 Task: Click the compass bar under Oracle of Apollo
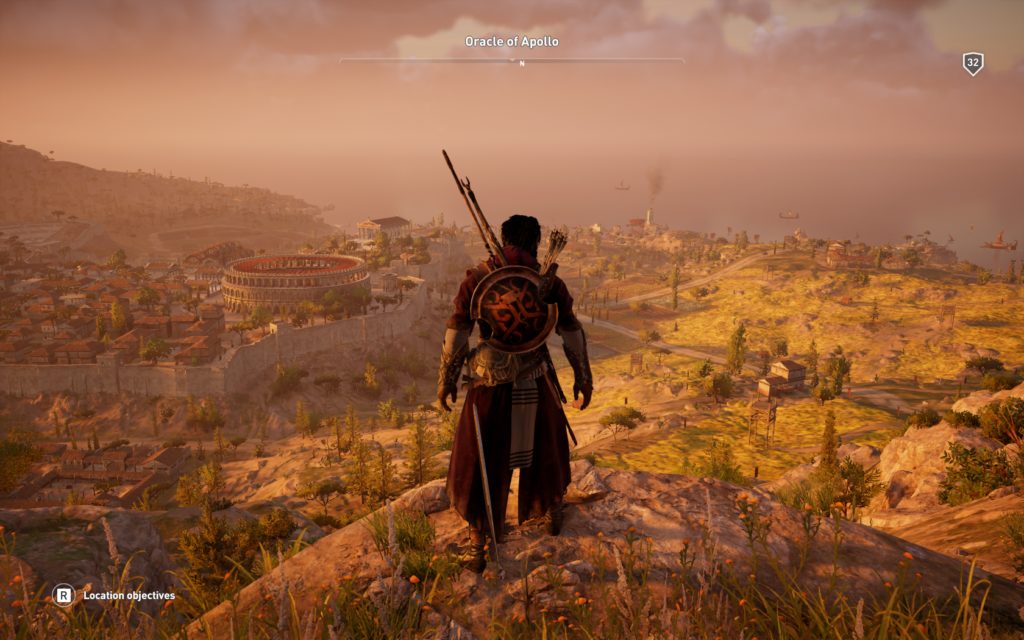click(x=512, y=61)
